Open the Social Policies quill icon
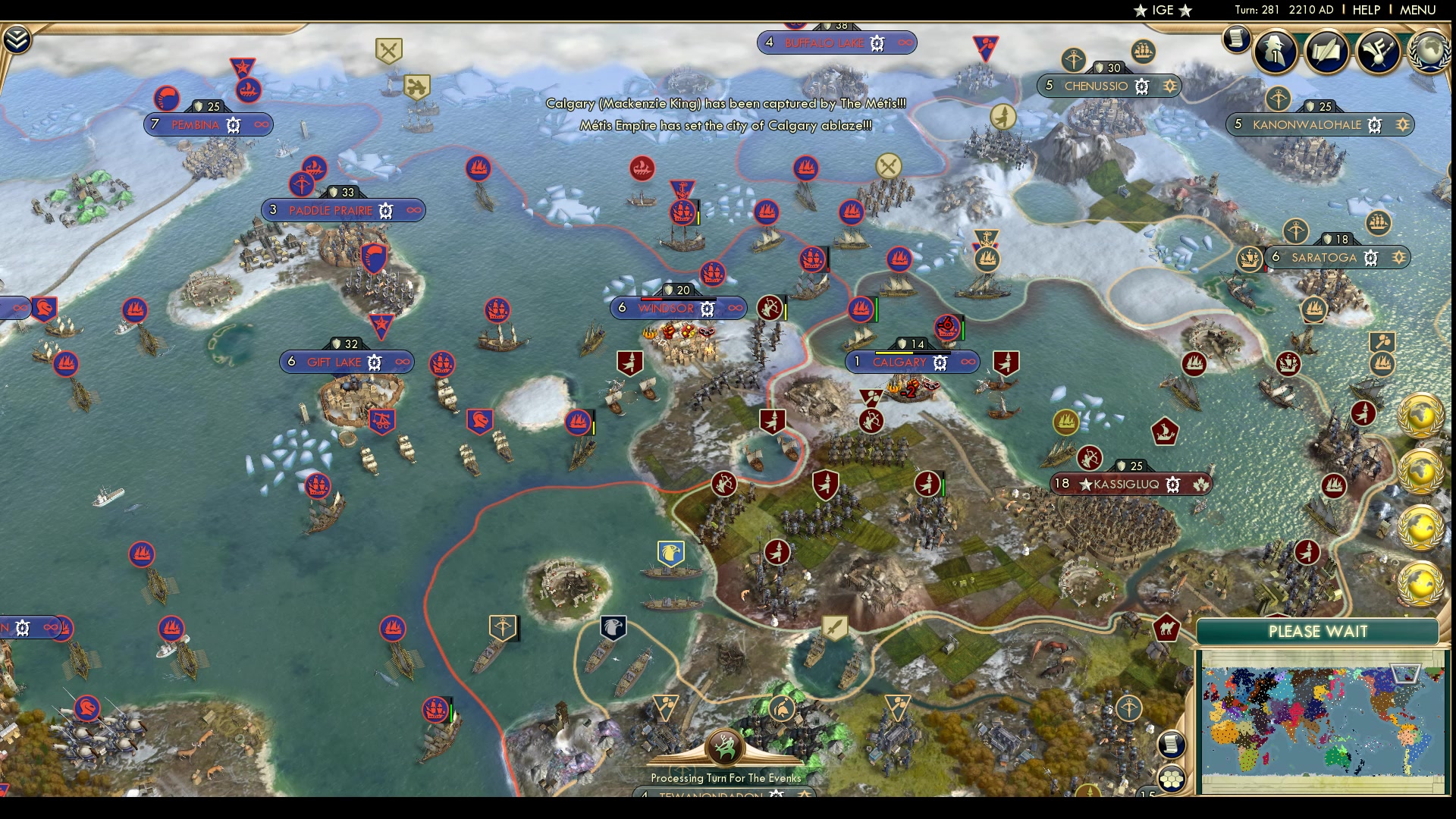The height and width of the screenshot is (819, 1456). [1326, 53]
